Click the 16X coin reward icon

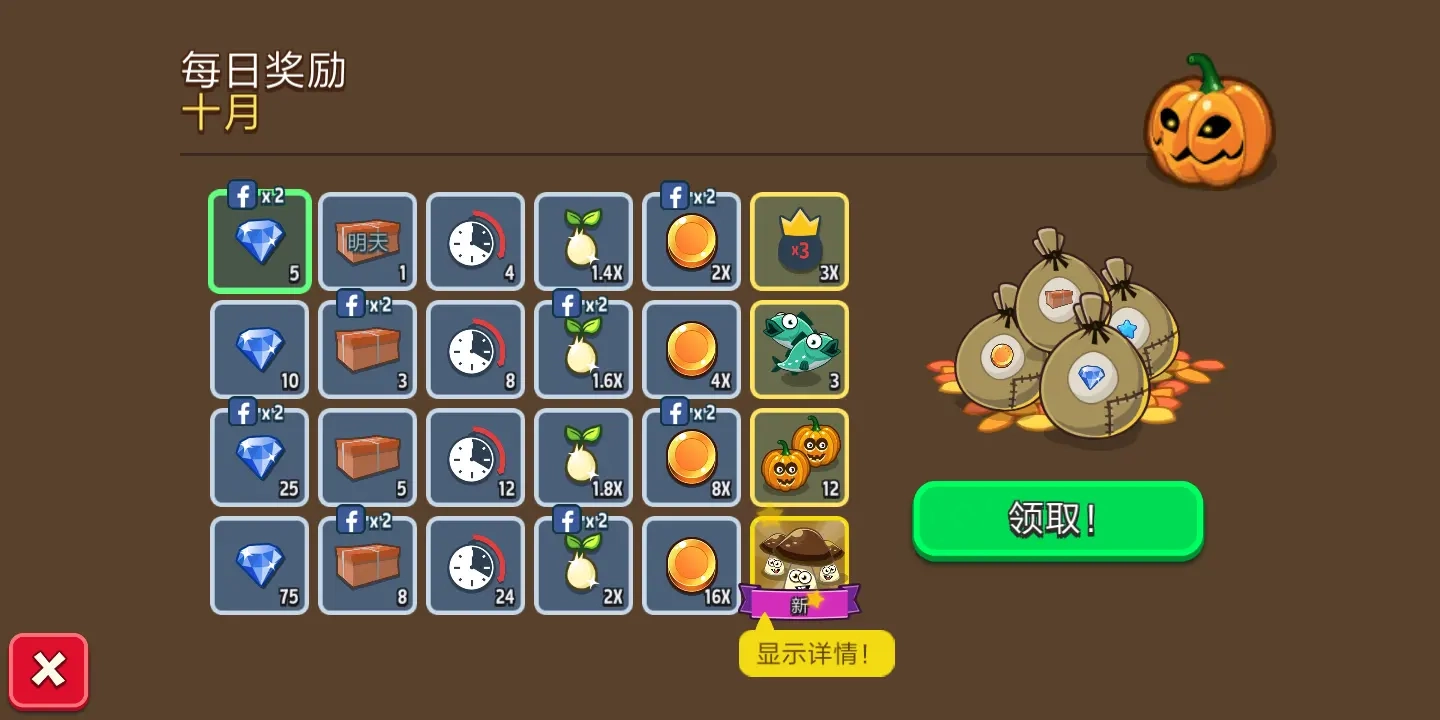click(x=691, y=565)
